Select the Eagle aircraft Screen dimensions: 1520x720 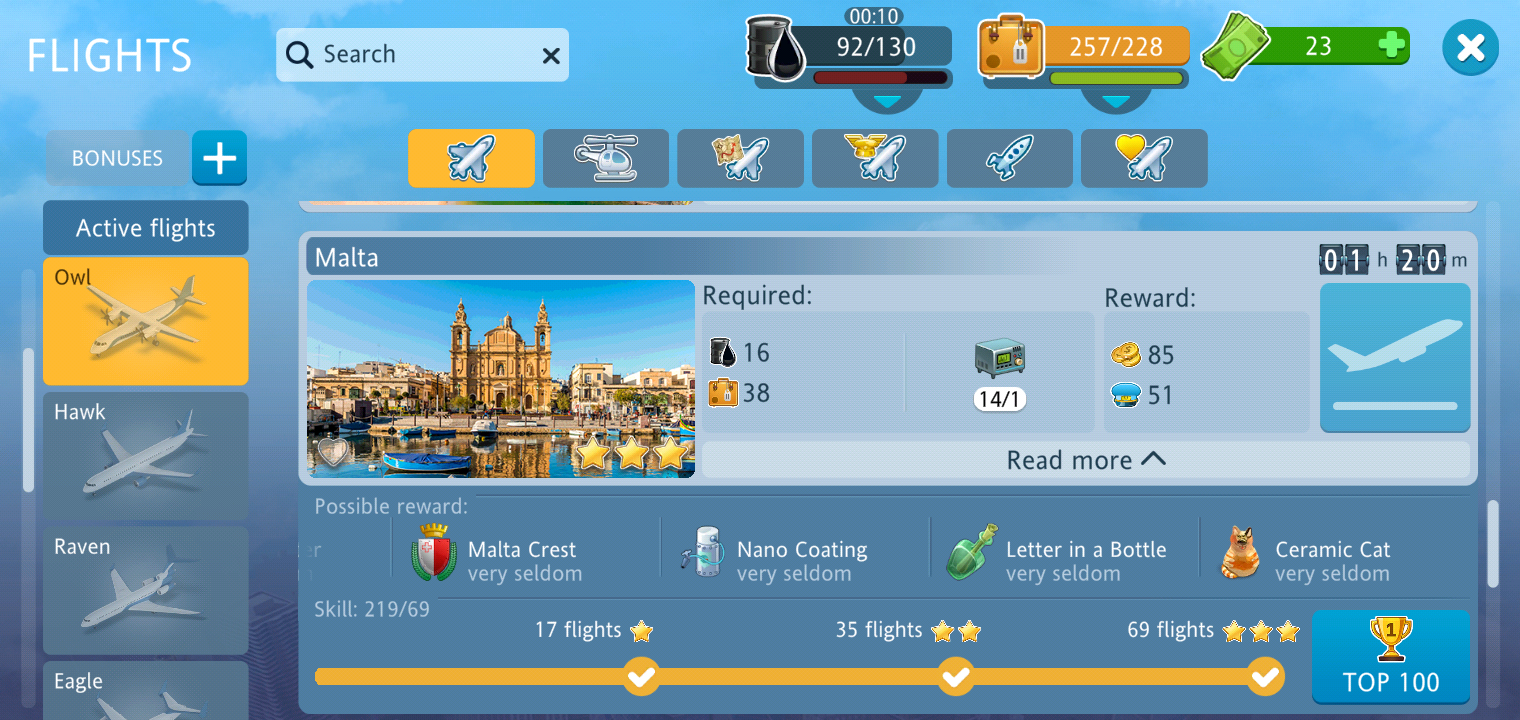click(x=146, y=692)
